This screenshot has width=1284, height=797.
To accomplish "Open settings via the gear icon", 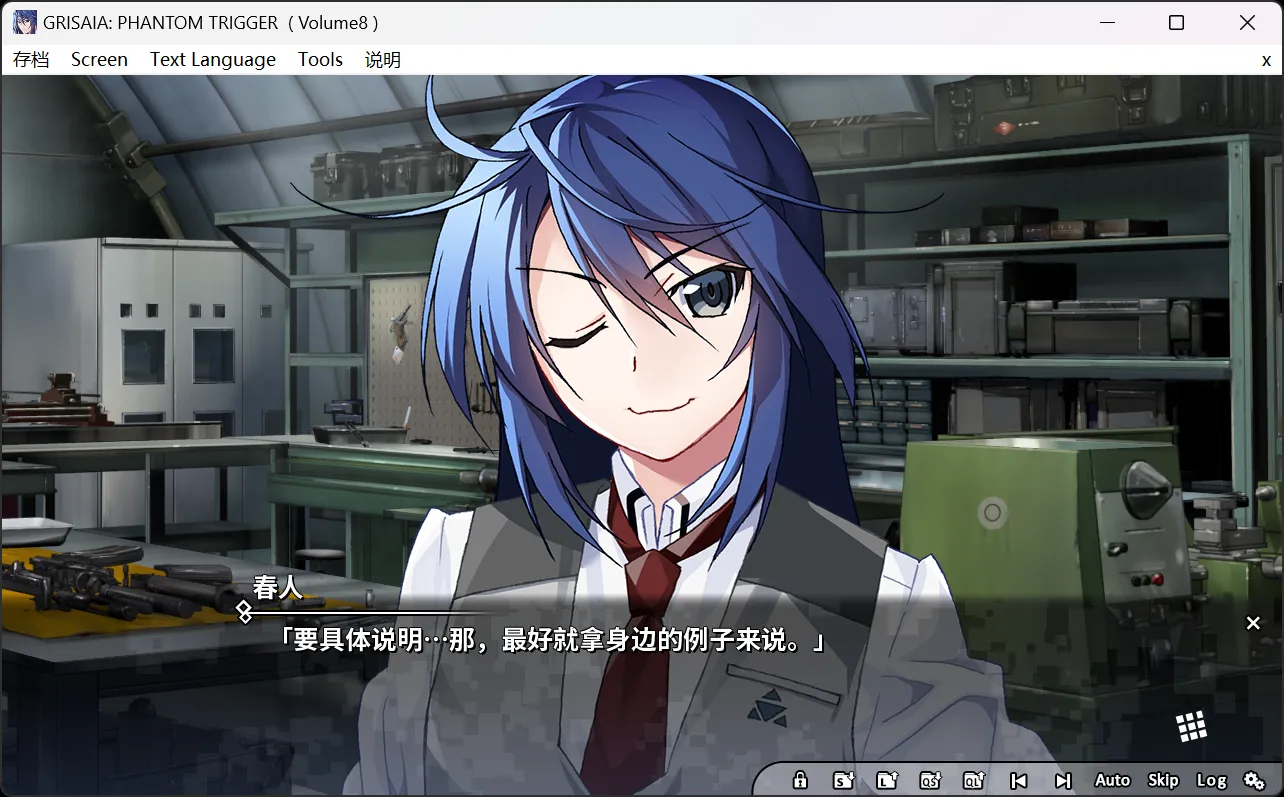I will [1255, 780].
